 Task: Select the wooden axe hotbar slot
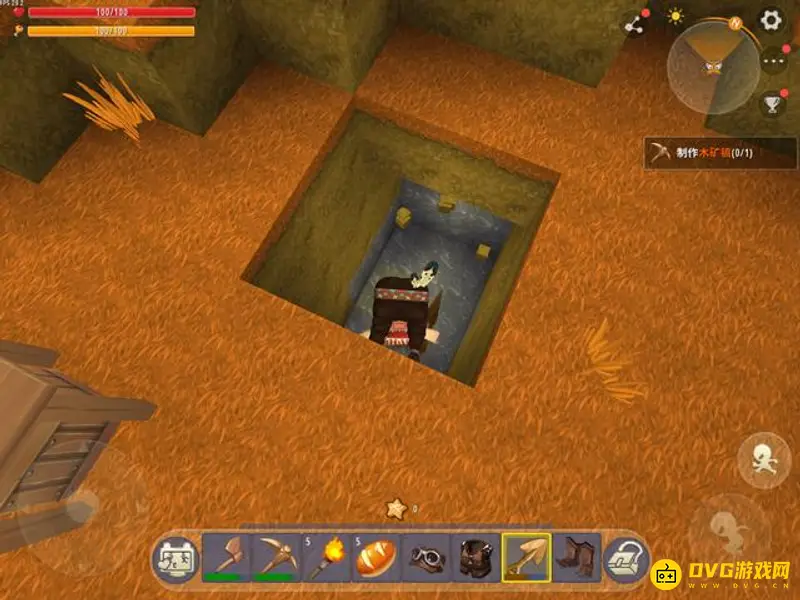(226, 557)
